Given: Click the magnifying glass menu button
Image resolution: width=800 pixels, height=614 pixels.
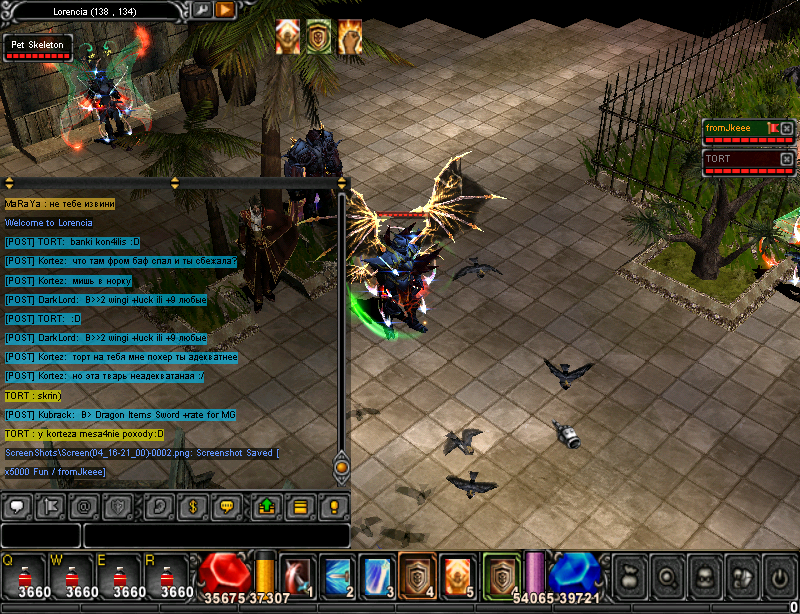Looking at the screenshot, I should coord(666,576).
